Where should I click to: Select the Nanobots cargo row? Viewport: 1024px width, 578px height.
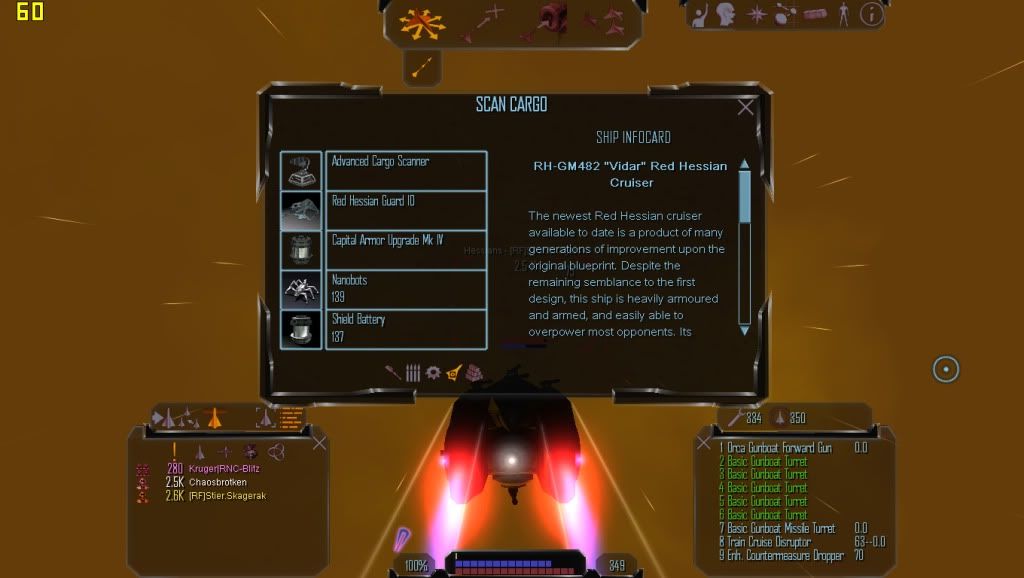pyautogui.click(x=406, y=289)
